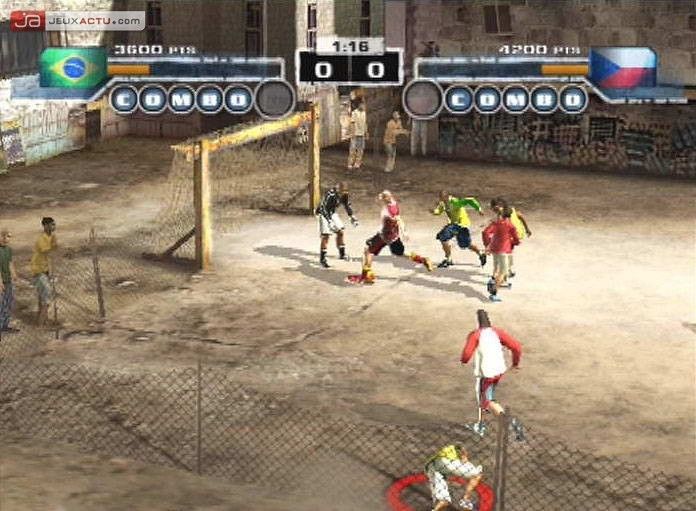This screenshot has height=511, width=696.
Task: Click the letter C in the Czech combo meter
Action: click(x=458, y=99)
